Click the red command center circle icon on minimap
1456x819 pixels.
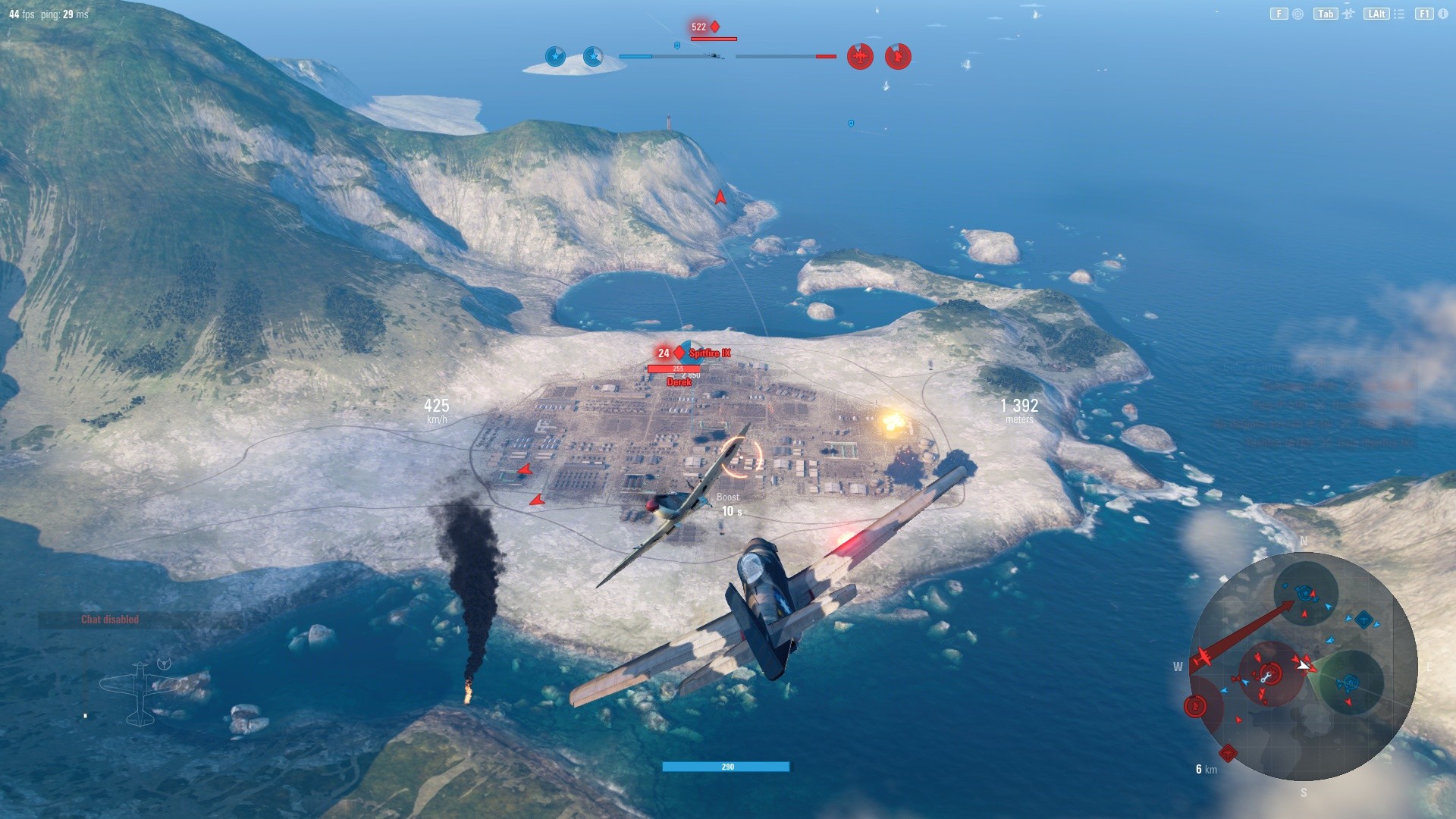(1197, 706)
